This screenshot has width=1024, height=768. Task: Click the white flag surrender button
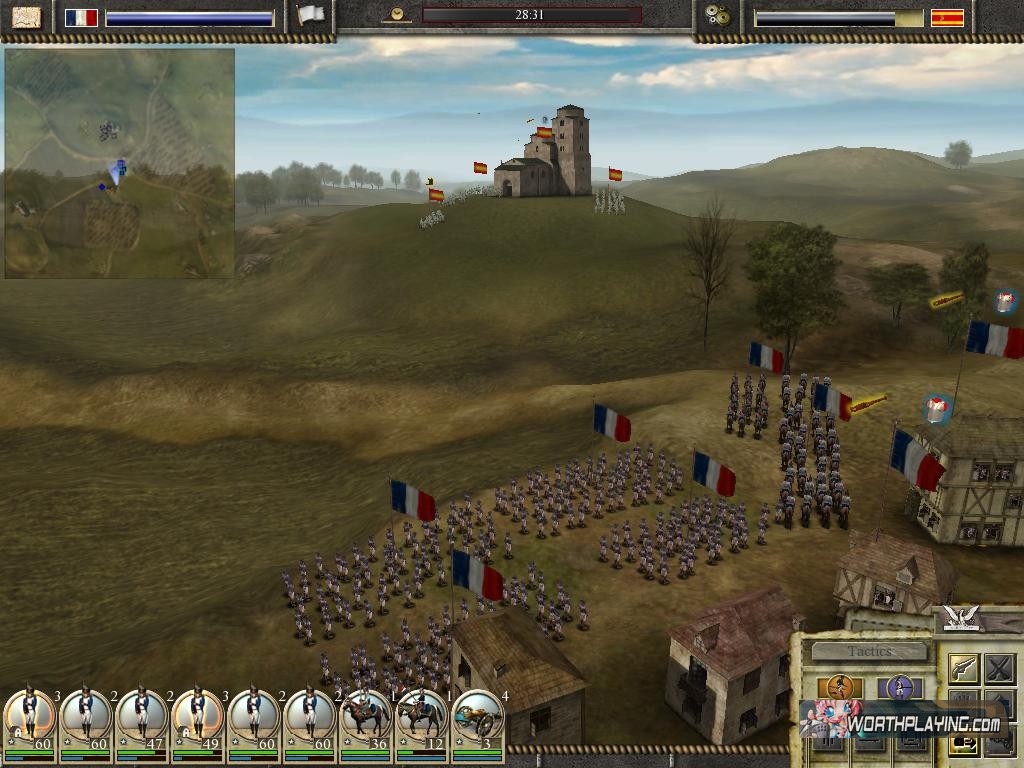[x=312, y=17]
